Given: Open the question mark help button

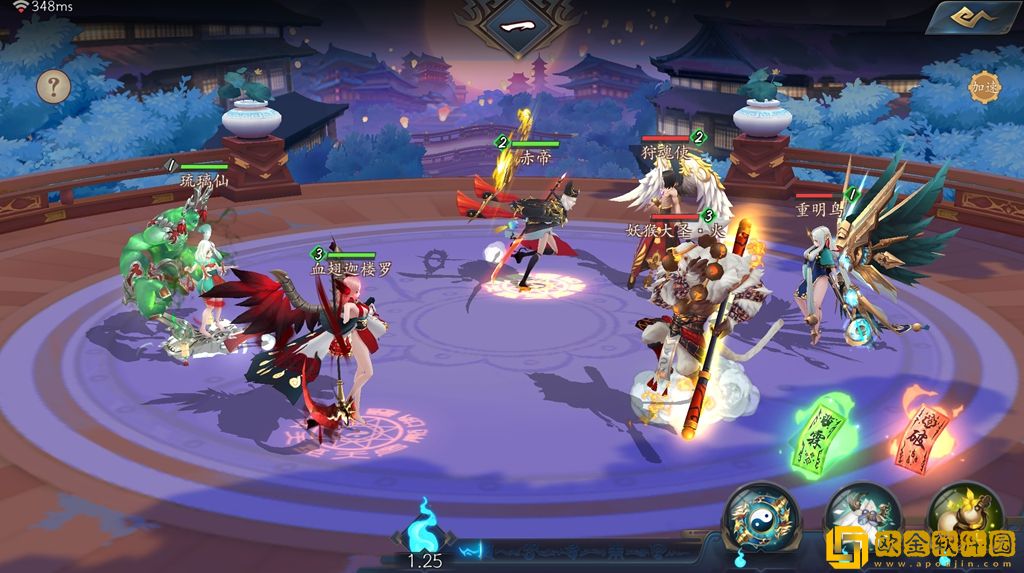Looking at the screenshot, I should [54, 86].
